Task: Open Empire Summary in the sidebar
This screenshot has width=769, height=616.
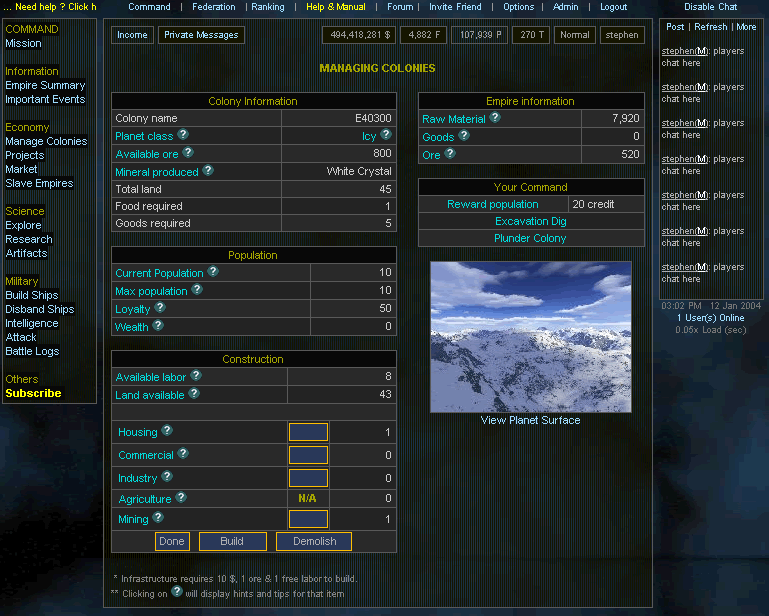Action: (x=45, y=85)
